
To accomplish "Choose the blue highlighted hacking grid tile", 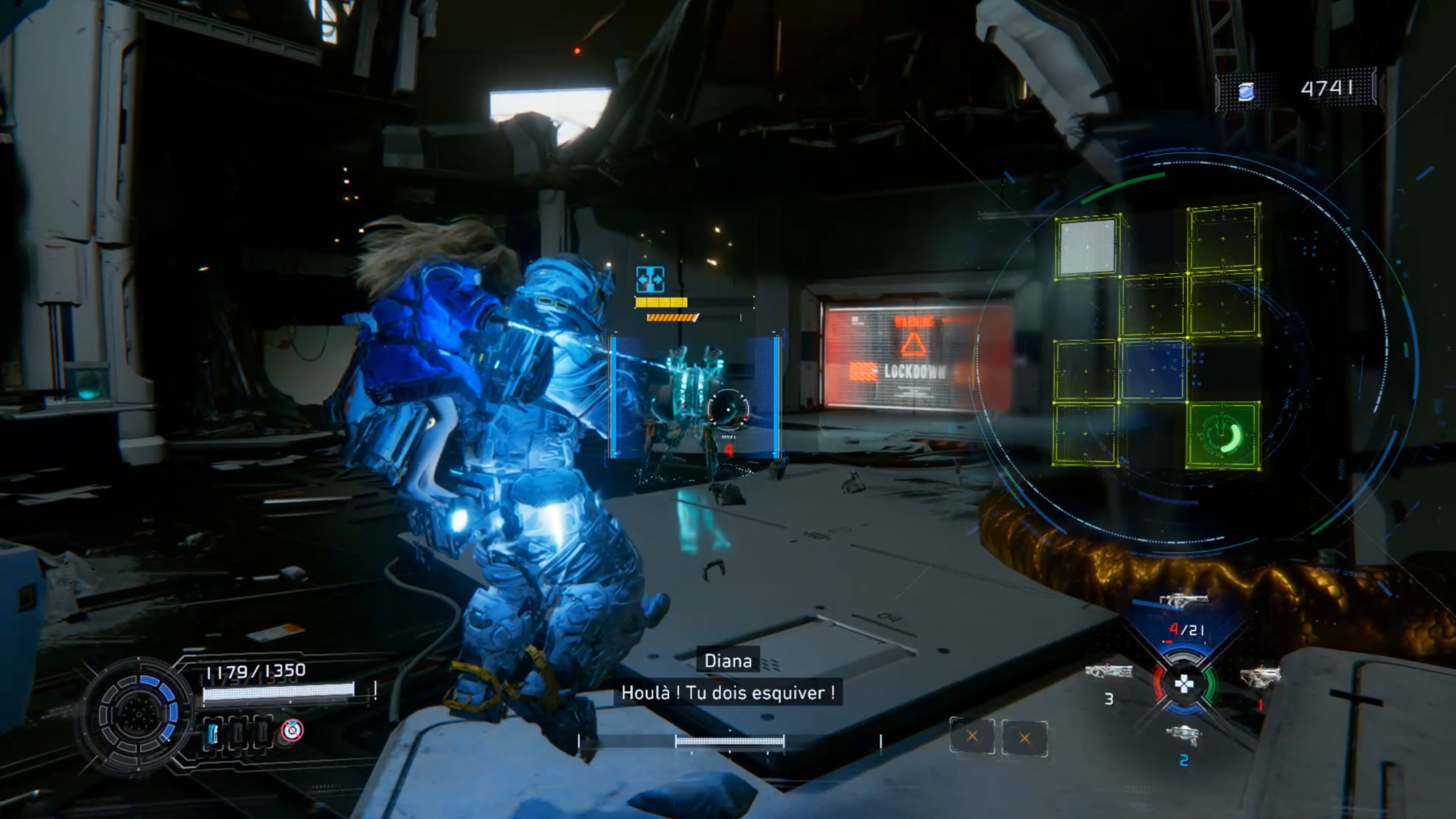I will pos(1153,370).
